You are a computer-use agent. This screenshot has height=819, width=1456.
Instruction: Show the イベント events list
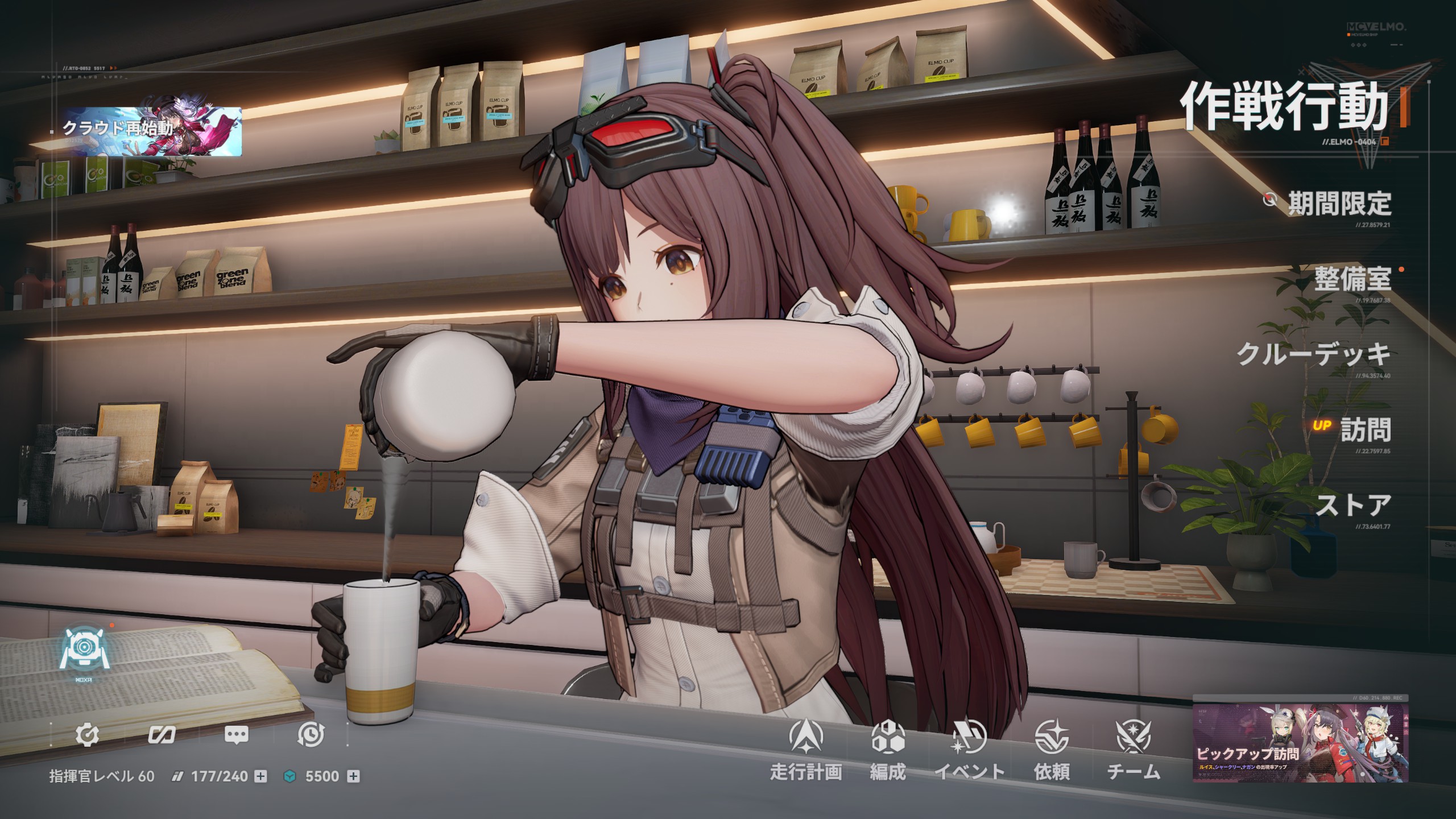970,750
